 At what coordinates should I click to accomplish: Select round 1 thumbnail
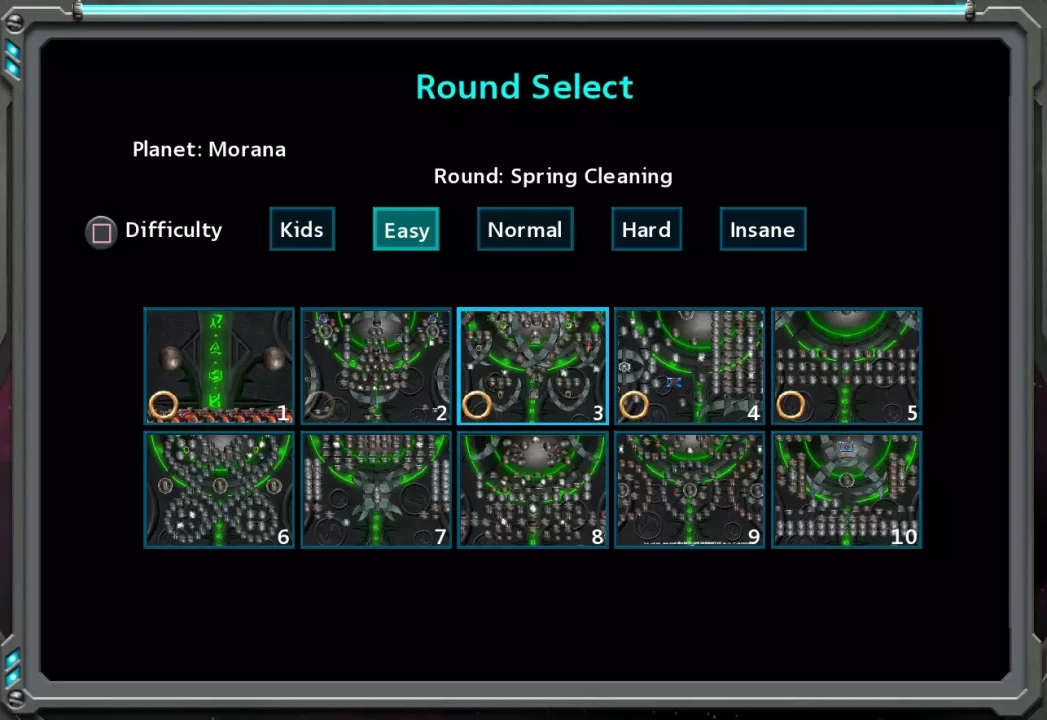coord(219,366)
